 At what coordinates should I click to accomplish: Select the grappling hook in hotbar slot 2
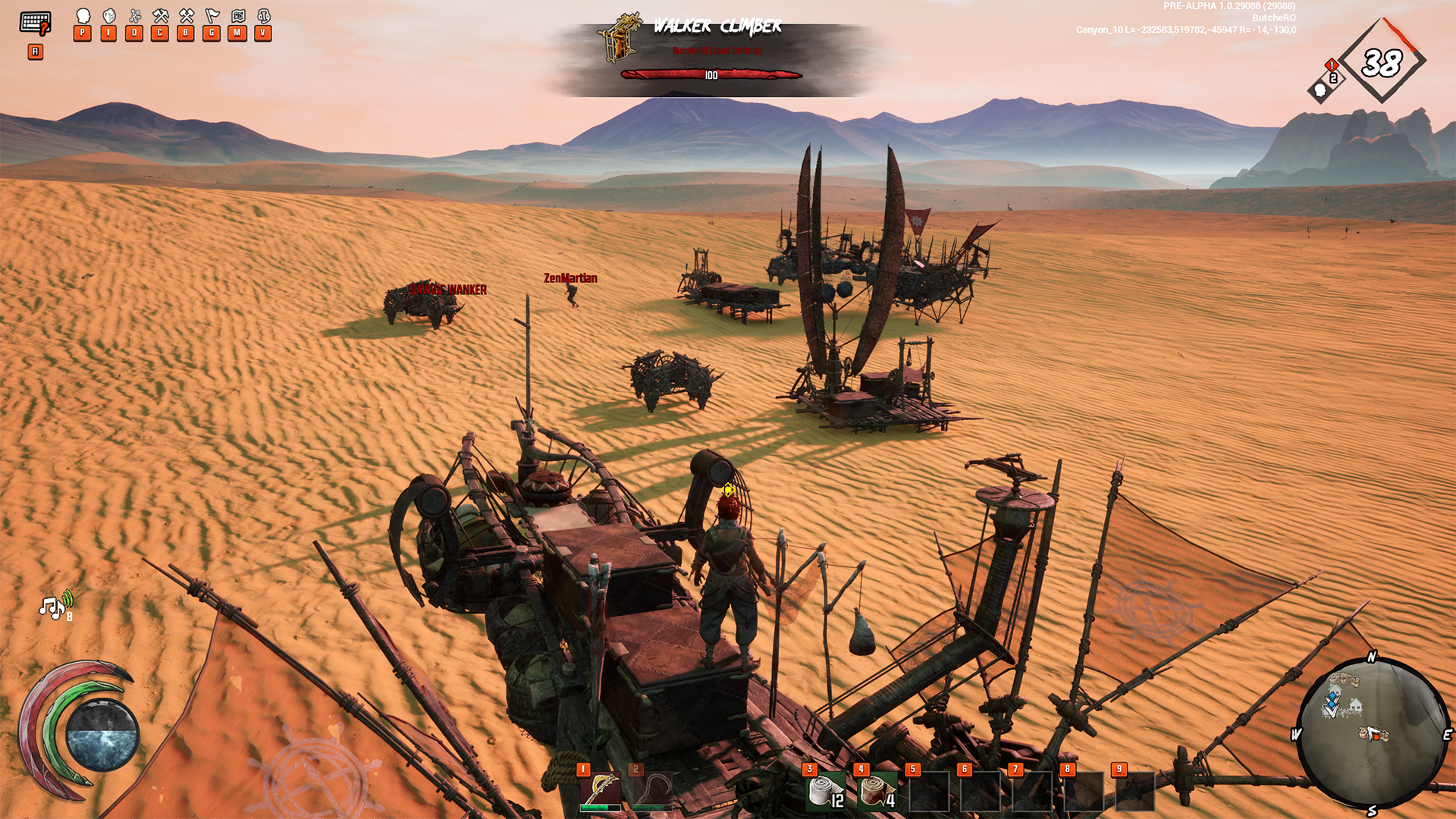(x=652, y=789)
